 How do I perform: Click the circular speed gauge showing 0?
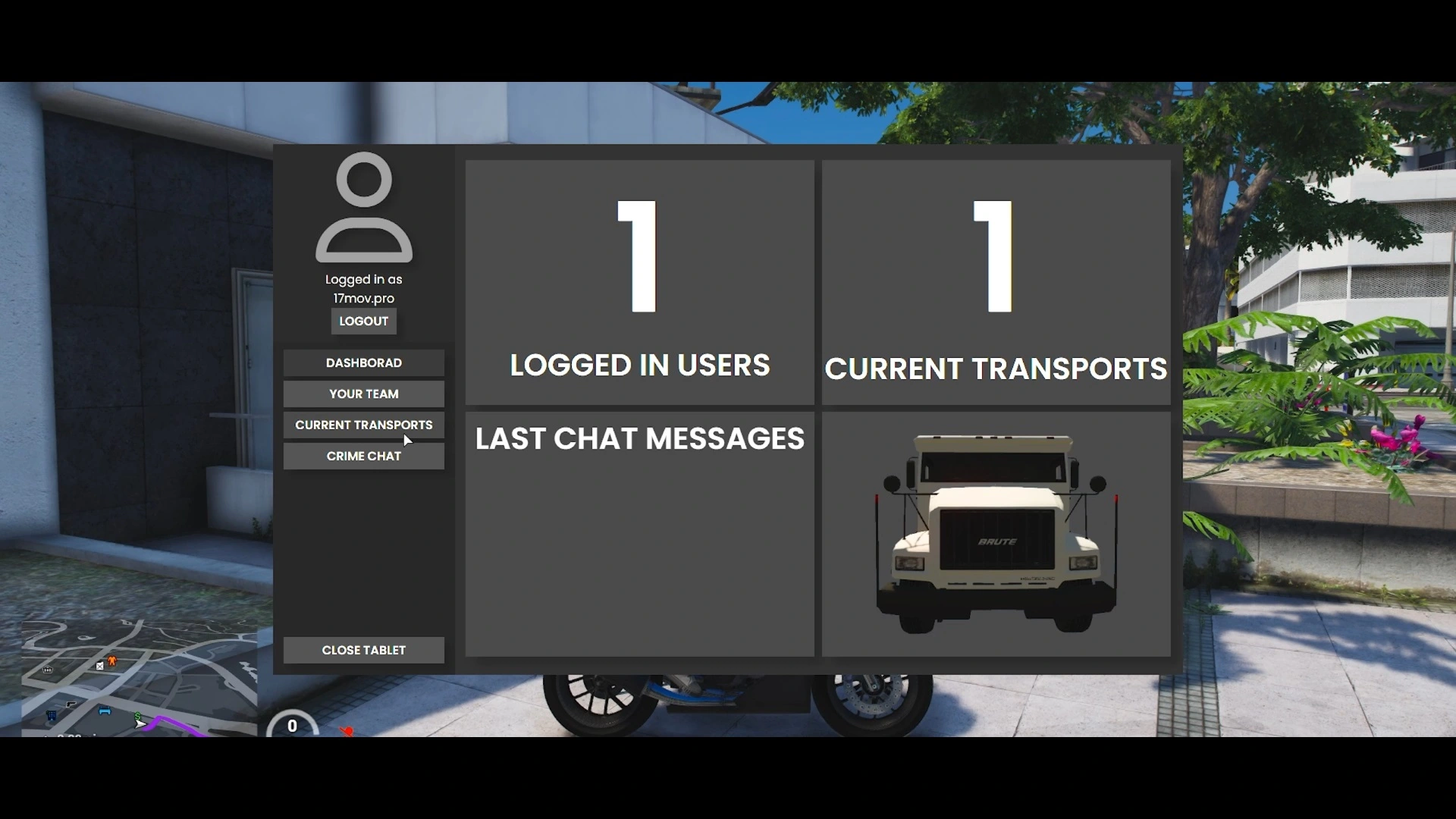tap(292, 726)
